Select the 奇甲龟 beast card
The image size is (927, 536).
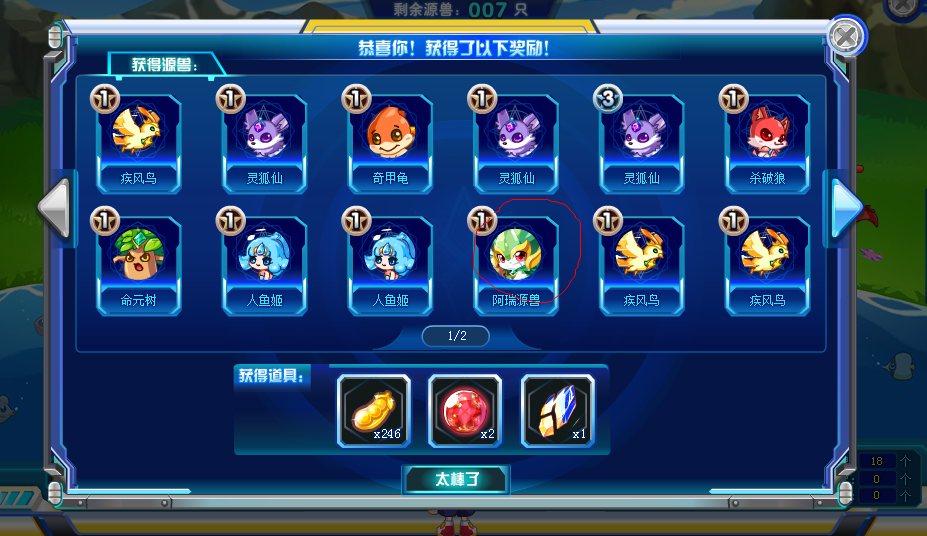[x=390, y=142]
